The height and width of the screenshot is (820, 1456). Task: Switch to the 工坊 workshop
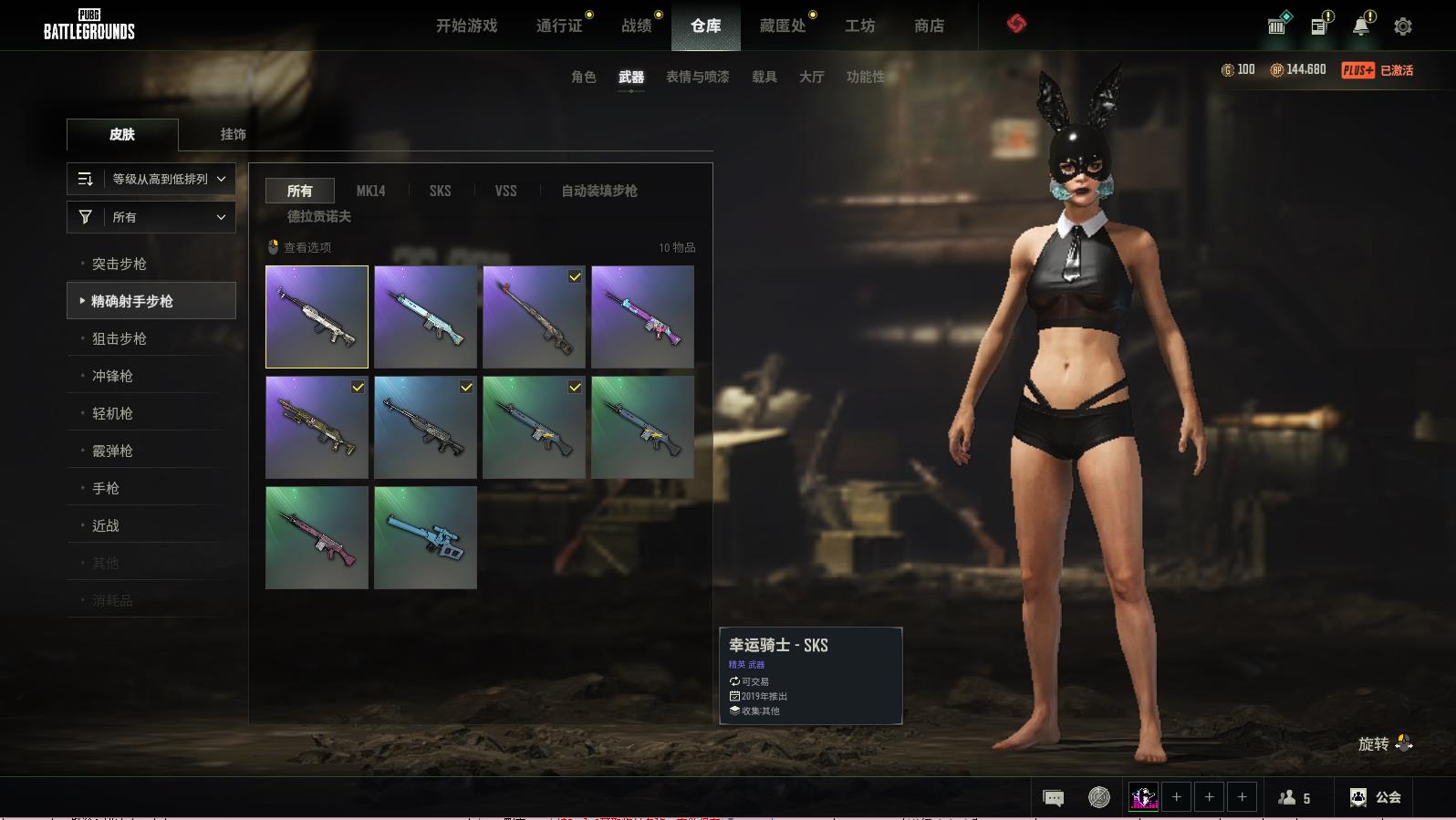[x=859, y=26]
